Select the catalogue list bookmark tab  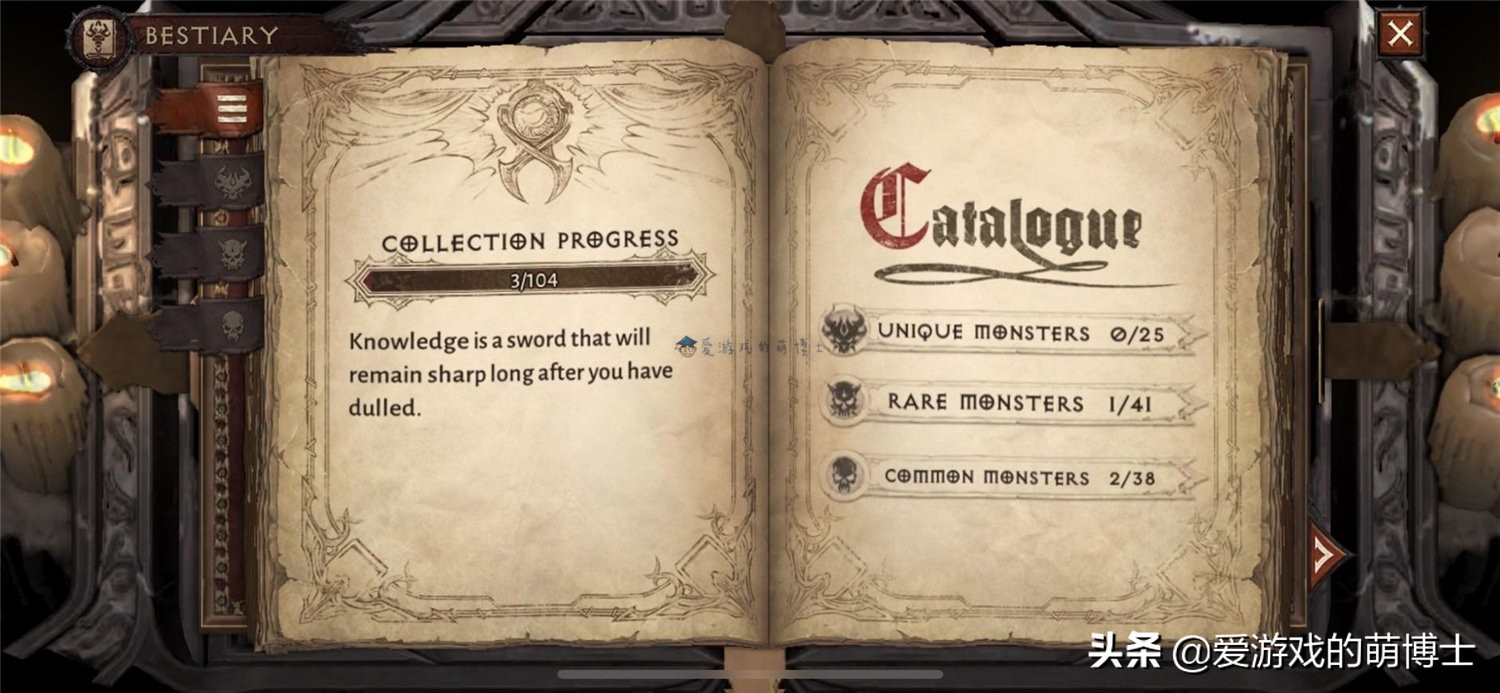point(228,105)
